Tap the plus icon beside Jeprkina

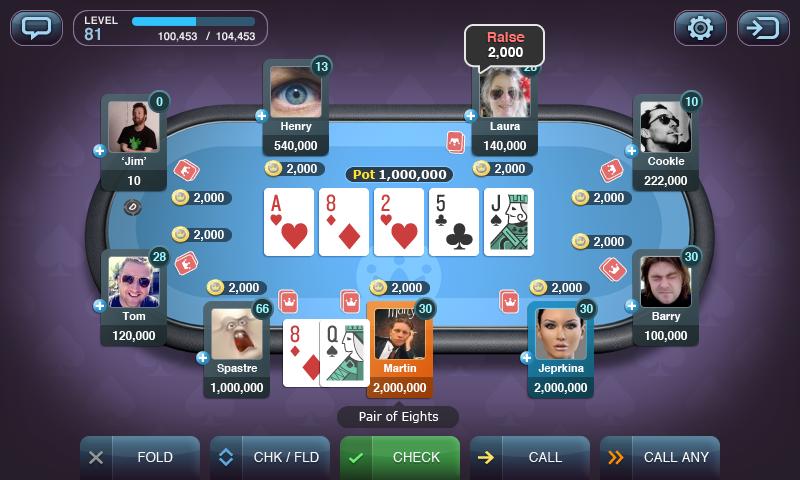click(x=526, y=357)
